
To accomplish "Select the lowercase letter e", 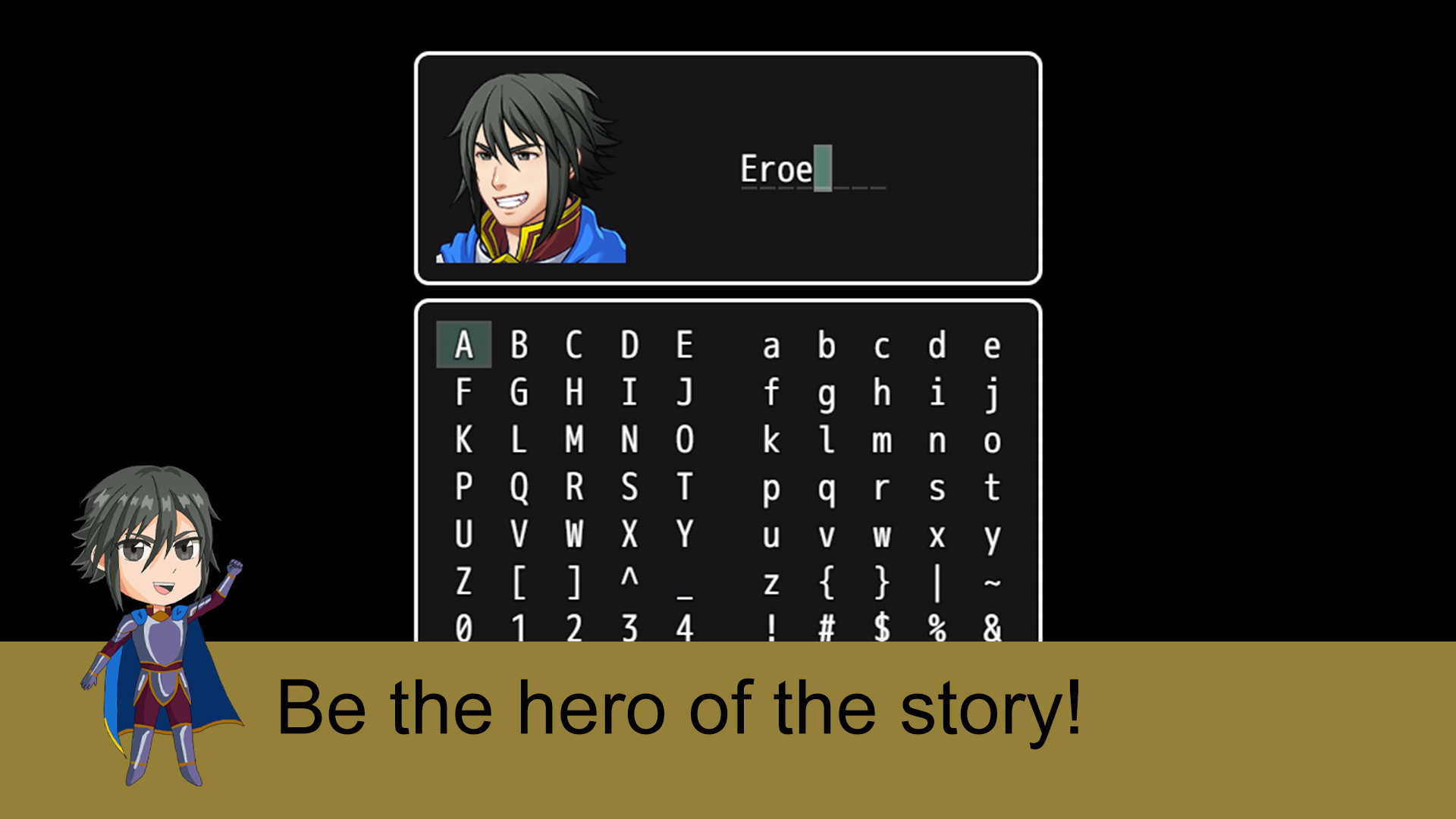I will click(x=993, y=345).
